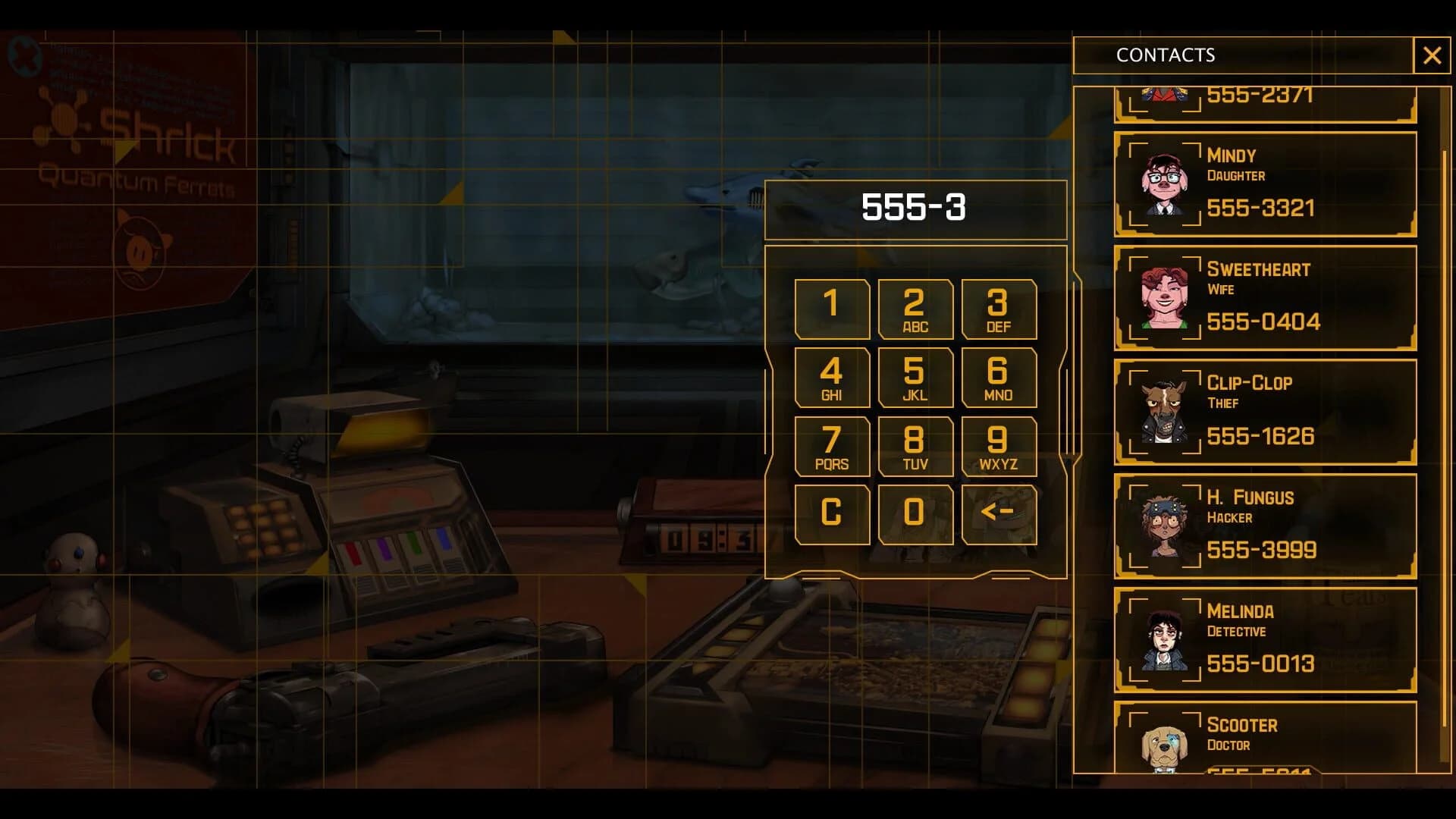Dial the number 5 on the keypad

[x=915, y=377]
